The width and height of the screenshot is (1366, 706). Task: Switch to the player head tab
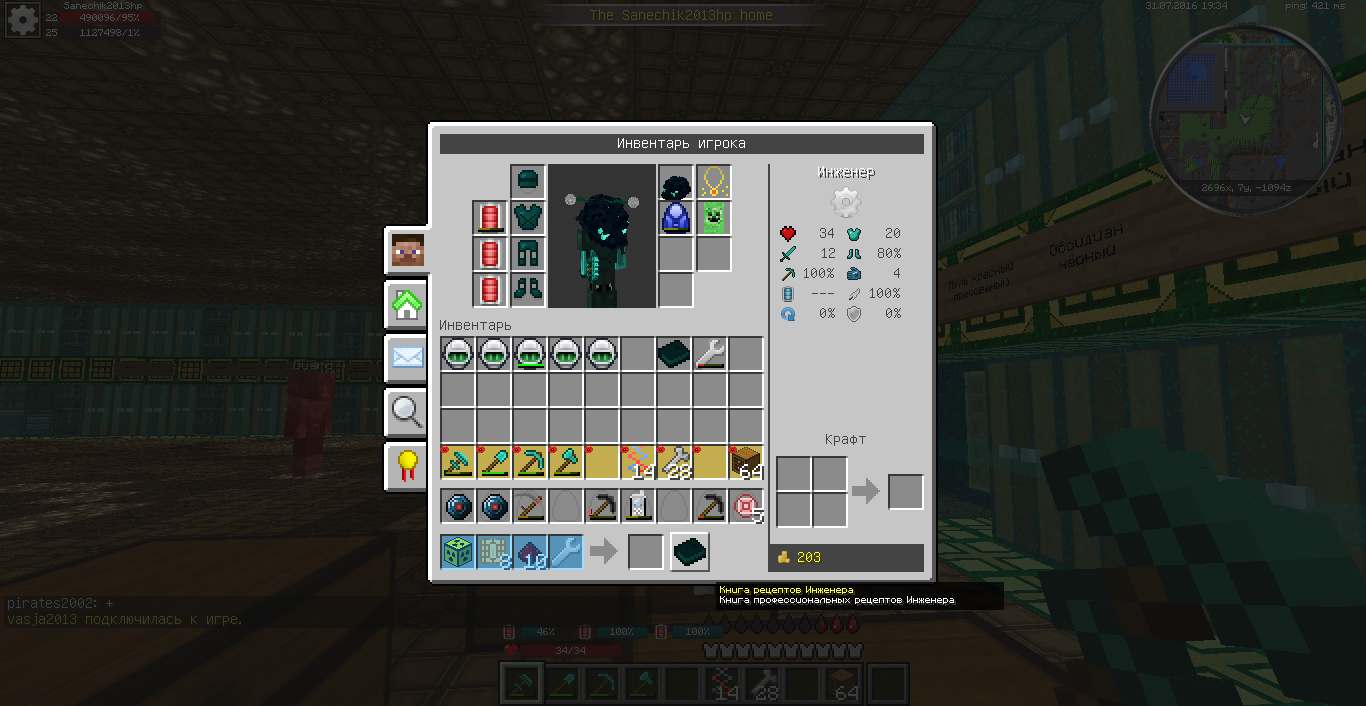(407, 251)
